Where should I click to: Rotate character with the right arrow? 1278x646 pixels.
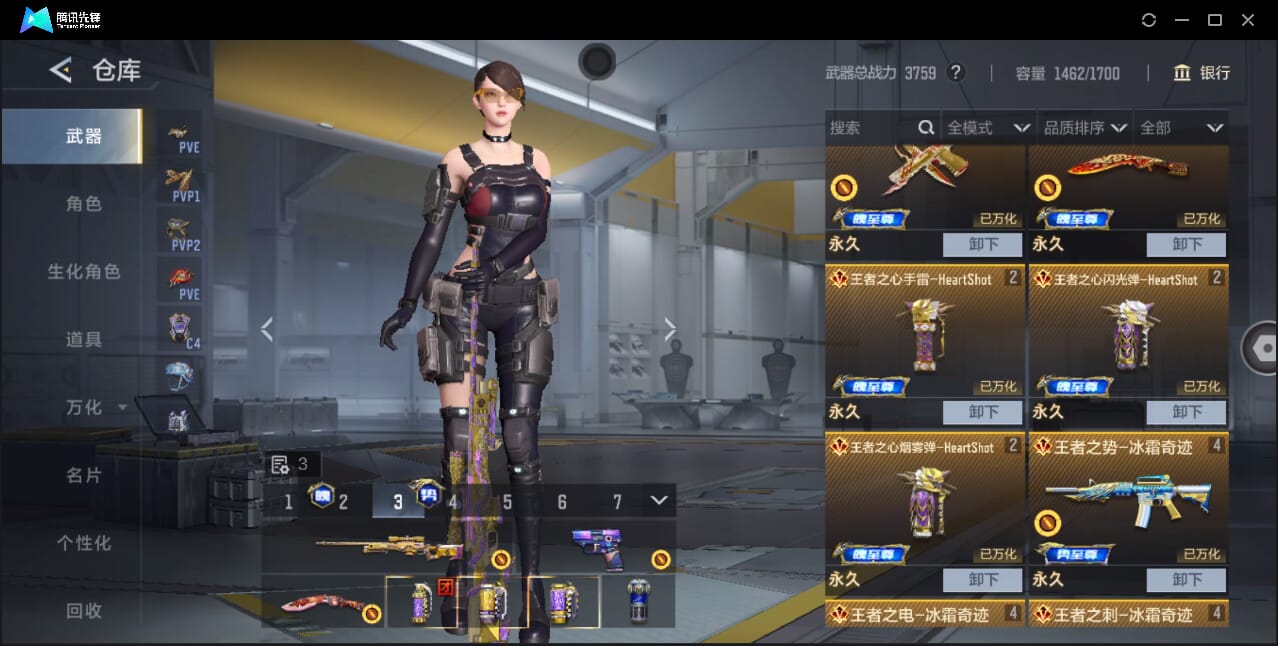pyautogui.click(x=670, y=329)
